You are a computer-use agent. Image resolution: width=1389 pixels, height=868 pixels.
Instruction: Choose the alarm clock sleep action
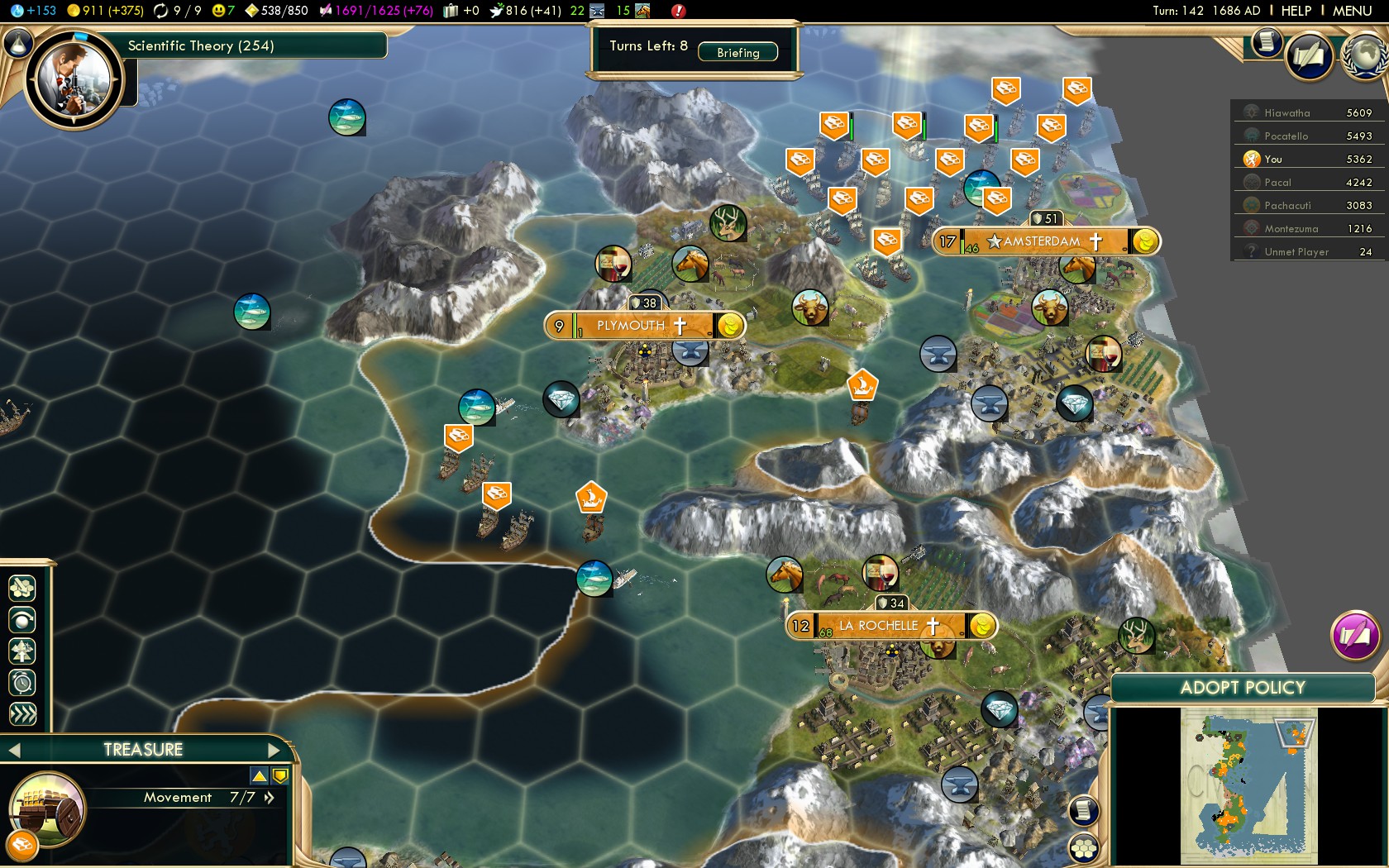click(x=22, y=683)
